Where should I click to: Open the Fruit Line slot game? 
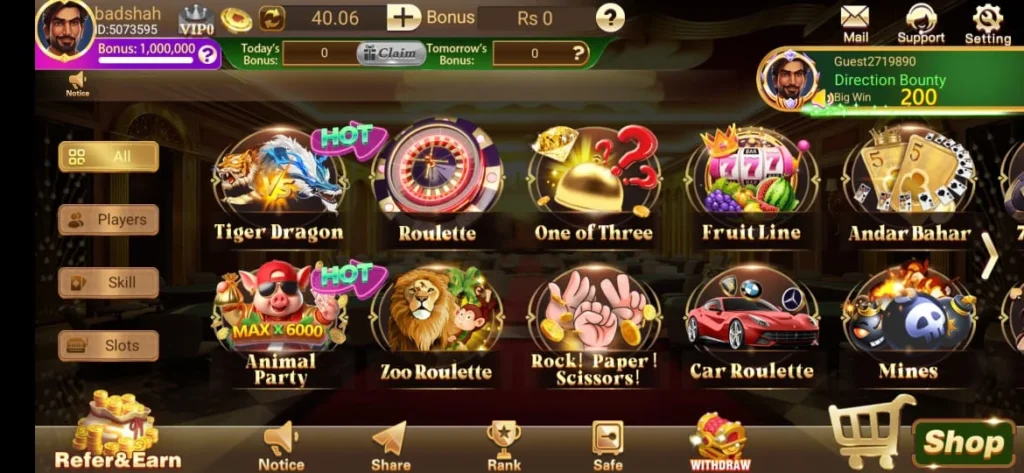point(751,186)
